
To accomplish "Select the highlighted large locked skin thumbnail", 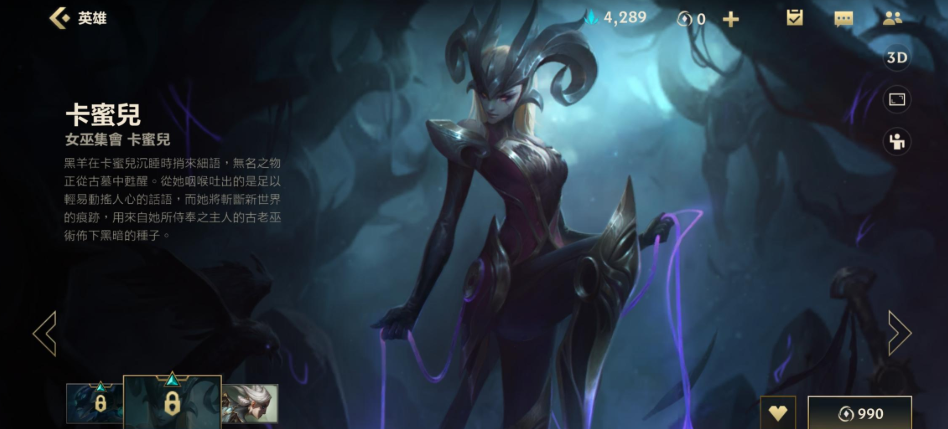I will pyautogui.click(x=172, y=402).
